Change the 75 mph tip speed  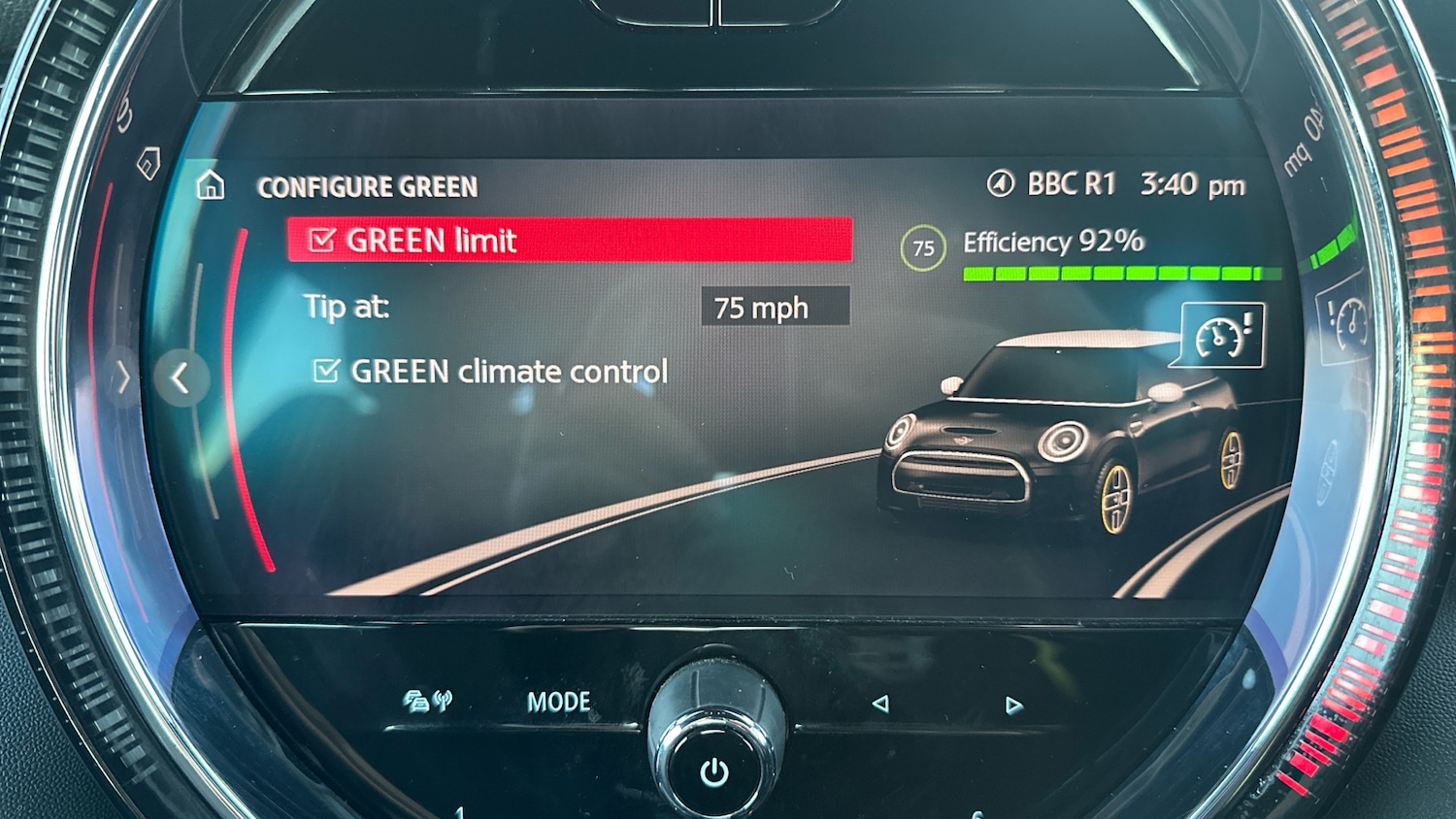click(x=774, y=308)
